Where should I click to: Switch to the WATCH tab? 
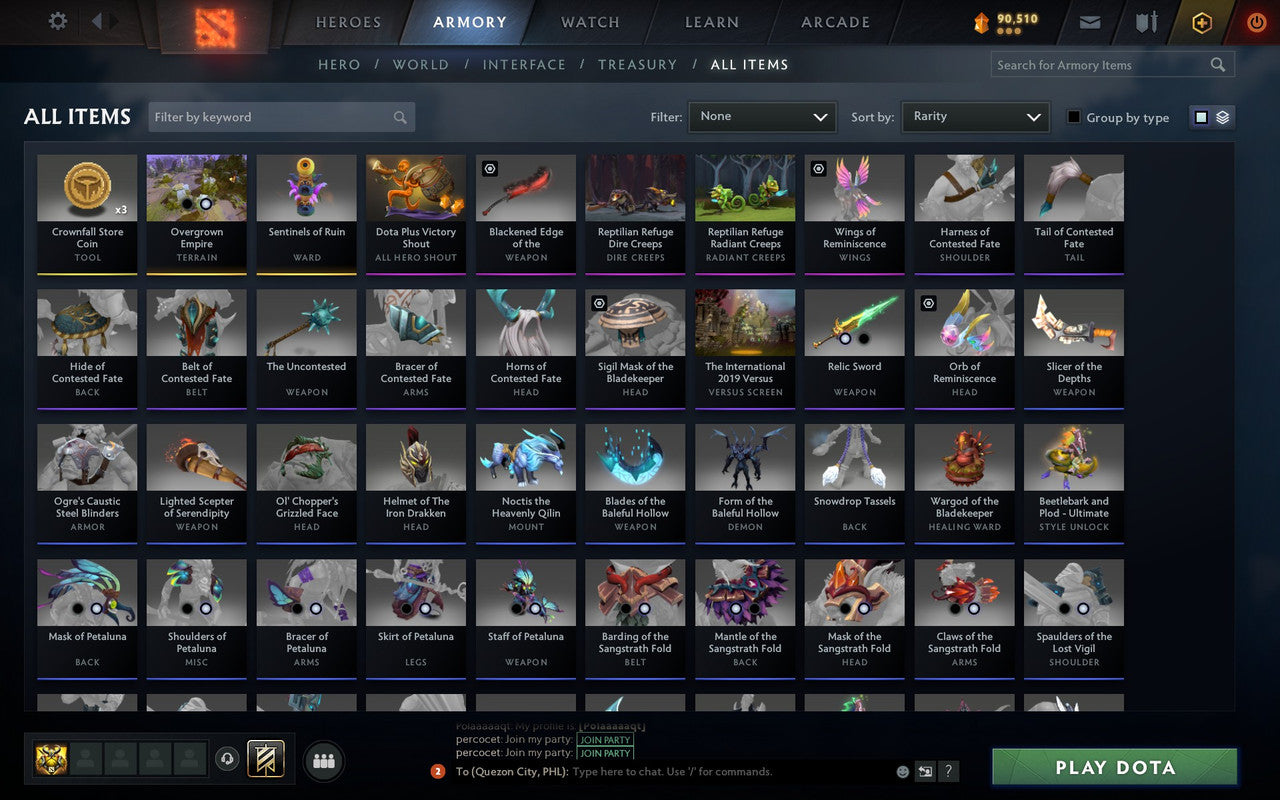pyautogui.click(x=589, y=22)
